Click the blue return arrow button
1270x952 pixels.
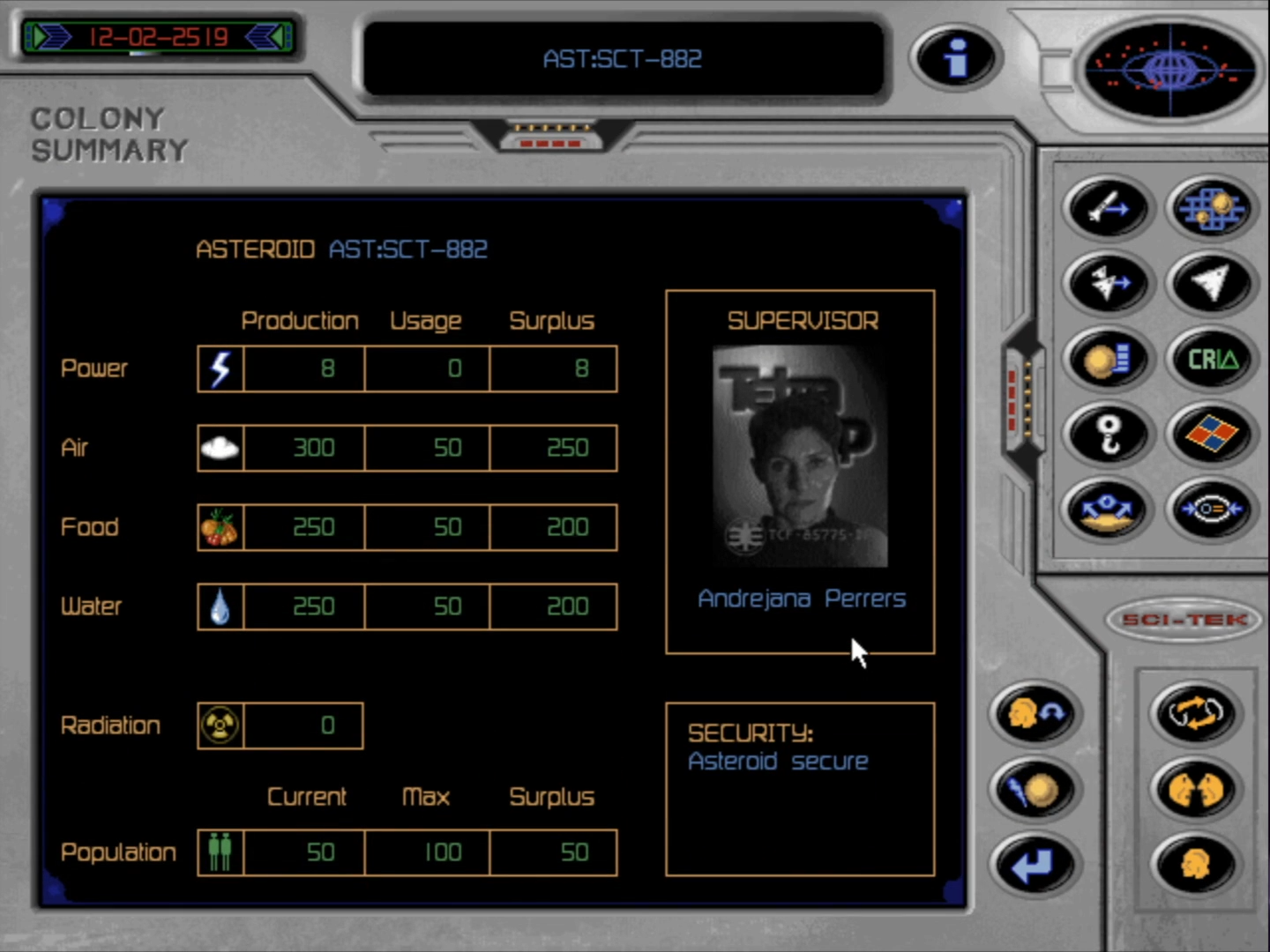point(1035,865)
